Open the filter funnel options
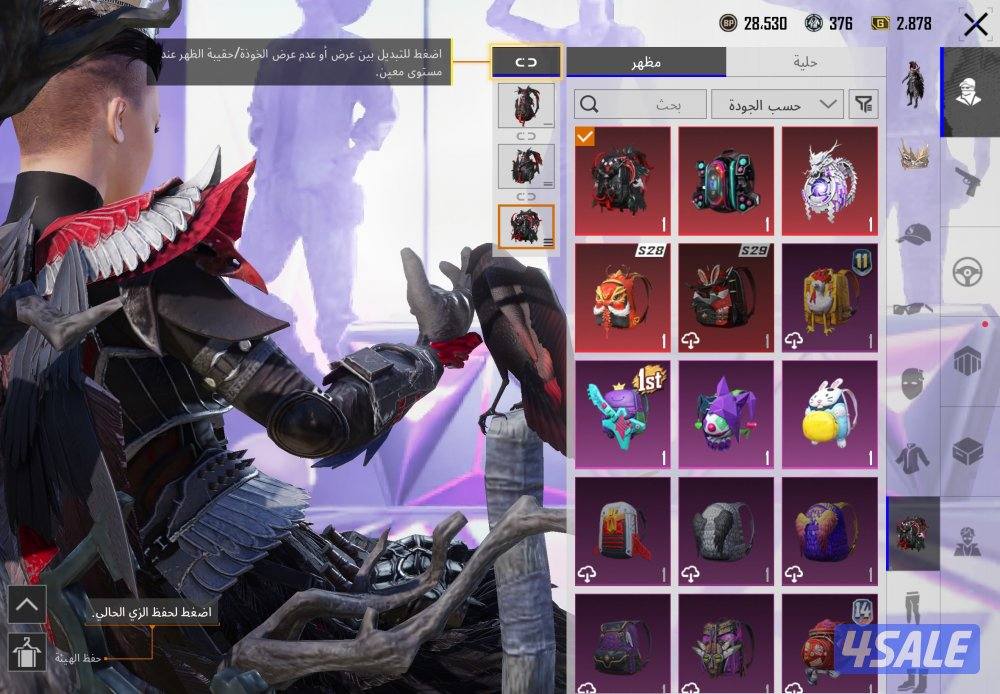Viewport: 1000px width, 694px height. pos(862,103)
